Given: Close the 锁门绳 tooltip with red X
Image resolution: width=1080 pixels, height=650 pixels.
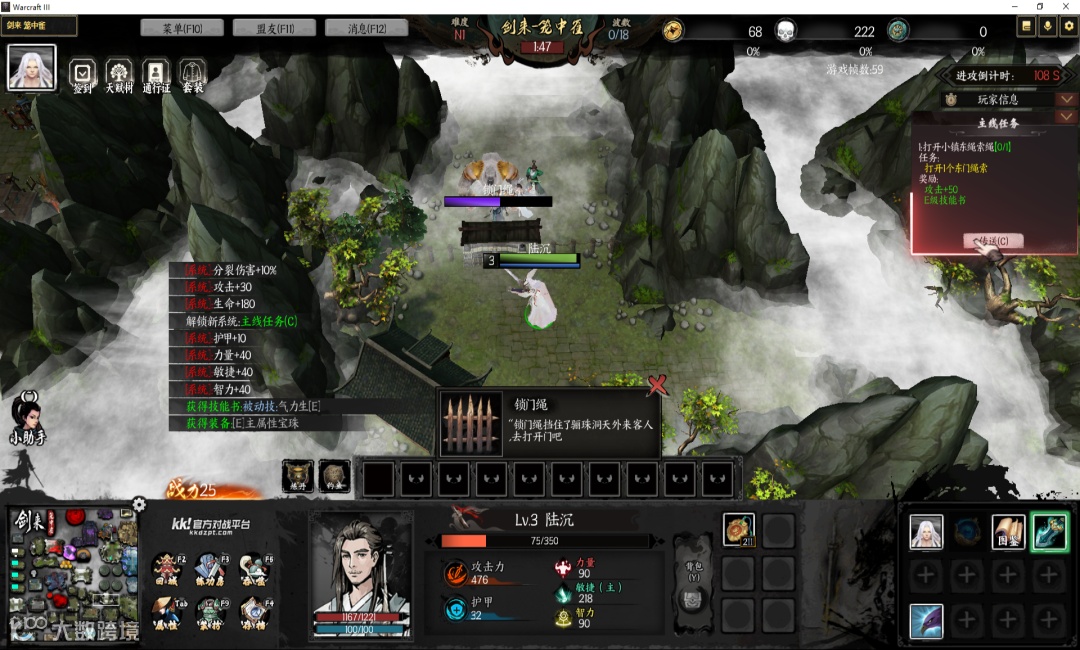Looking at the screenshot, I should [x=657, y=385].
